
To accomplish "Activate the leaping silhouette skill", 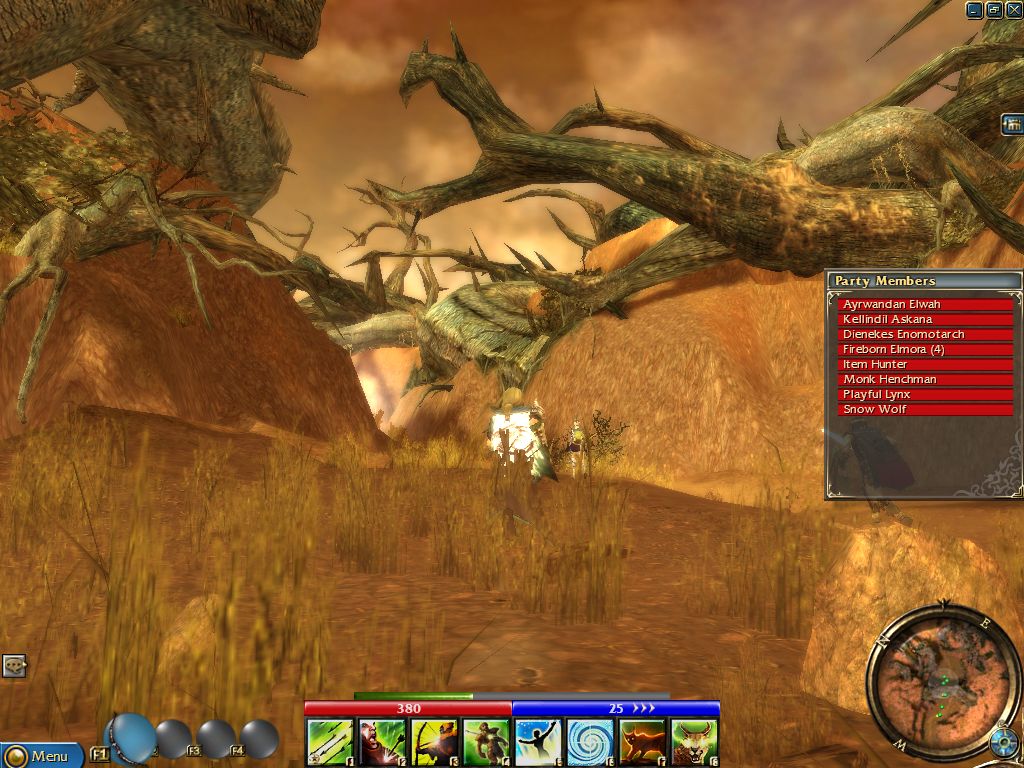I will (537, 742).
